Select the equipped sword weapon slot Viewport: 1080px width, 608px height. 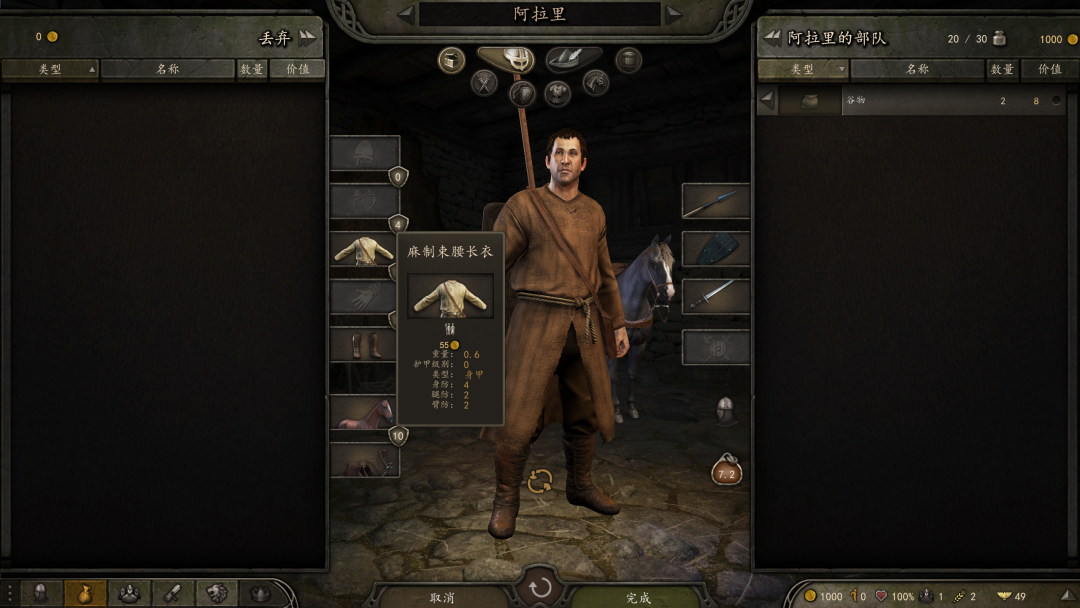[716, 296]
